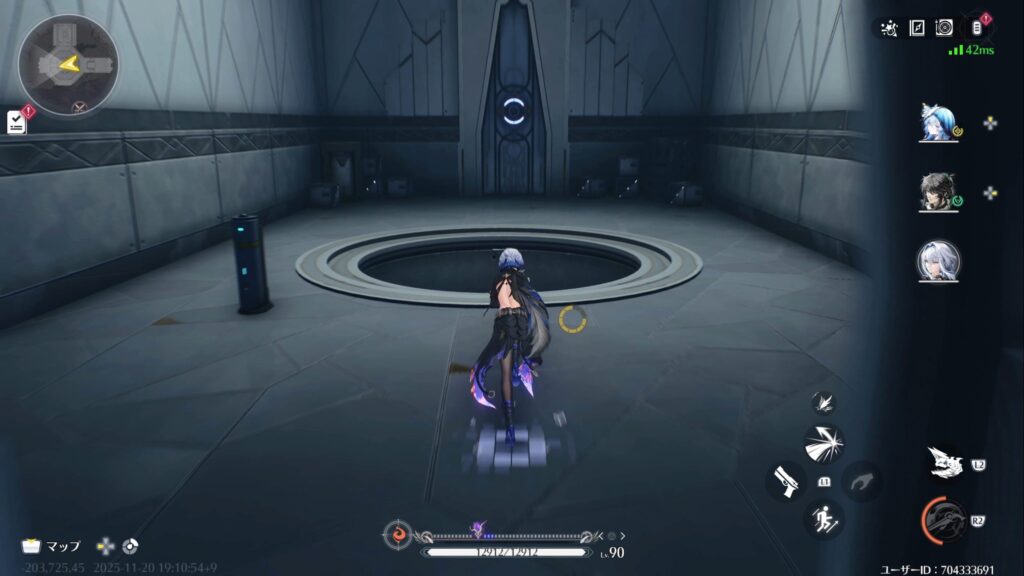Screen dimensions: 1024x576
Task: Summon the white dragon beast echo skill
Action: (x=945, y=462)
